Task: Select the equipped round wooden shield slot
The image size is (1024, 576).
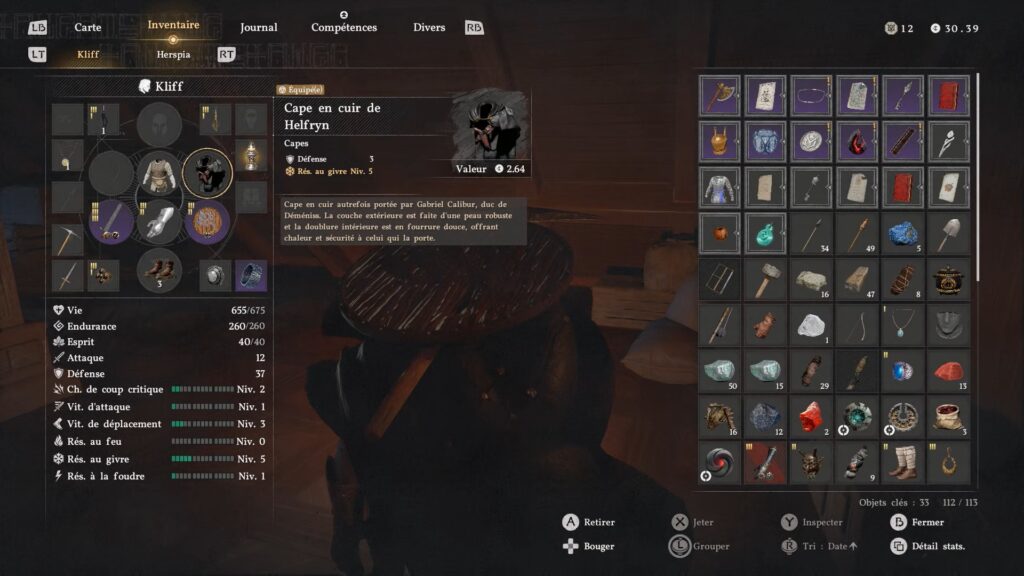Action: (208, 221)
